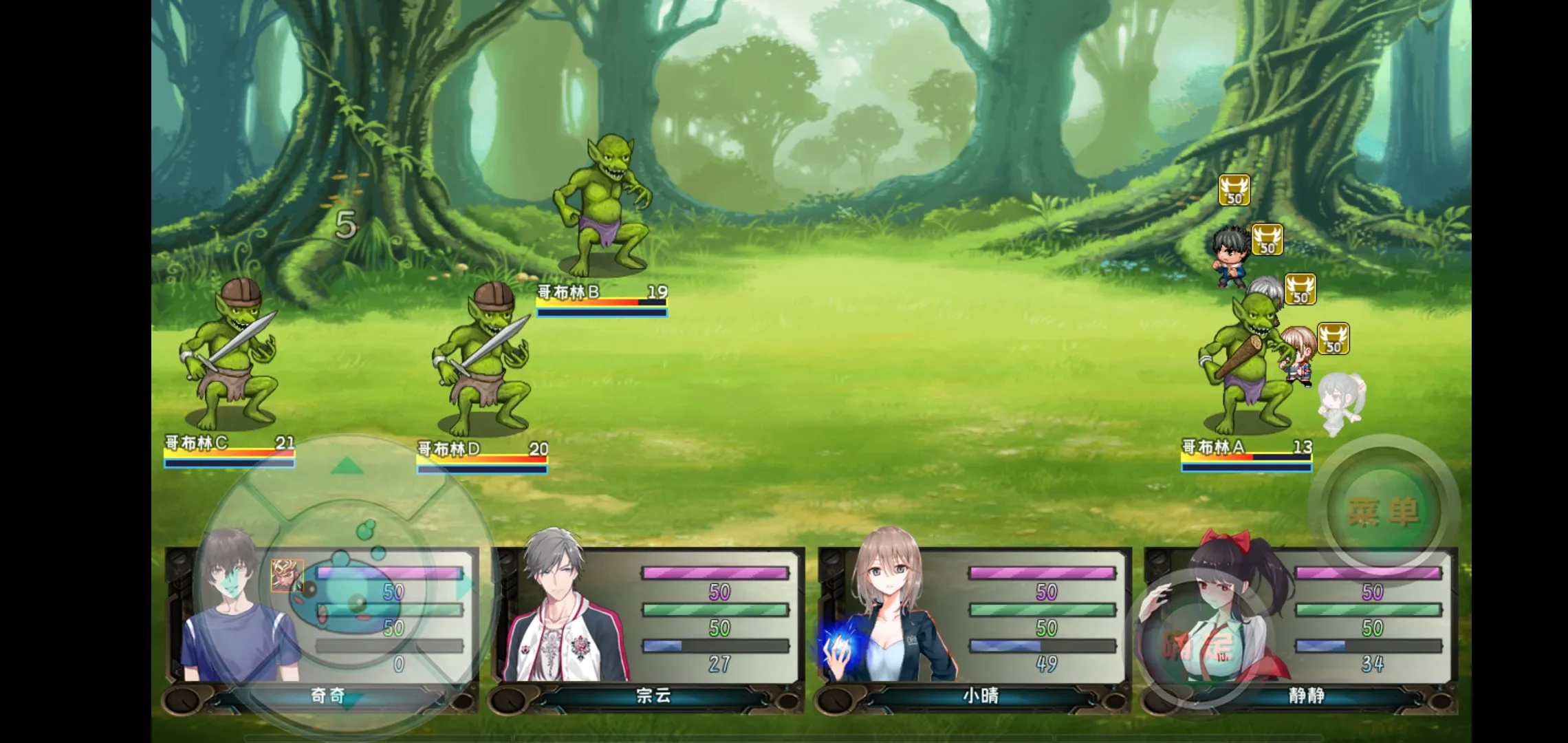Image resolution: width=1568 pixels, height=743 pixels.
Task: Click the virtual d-pad up arrow
Action: click(347, 467)
